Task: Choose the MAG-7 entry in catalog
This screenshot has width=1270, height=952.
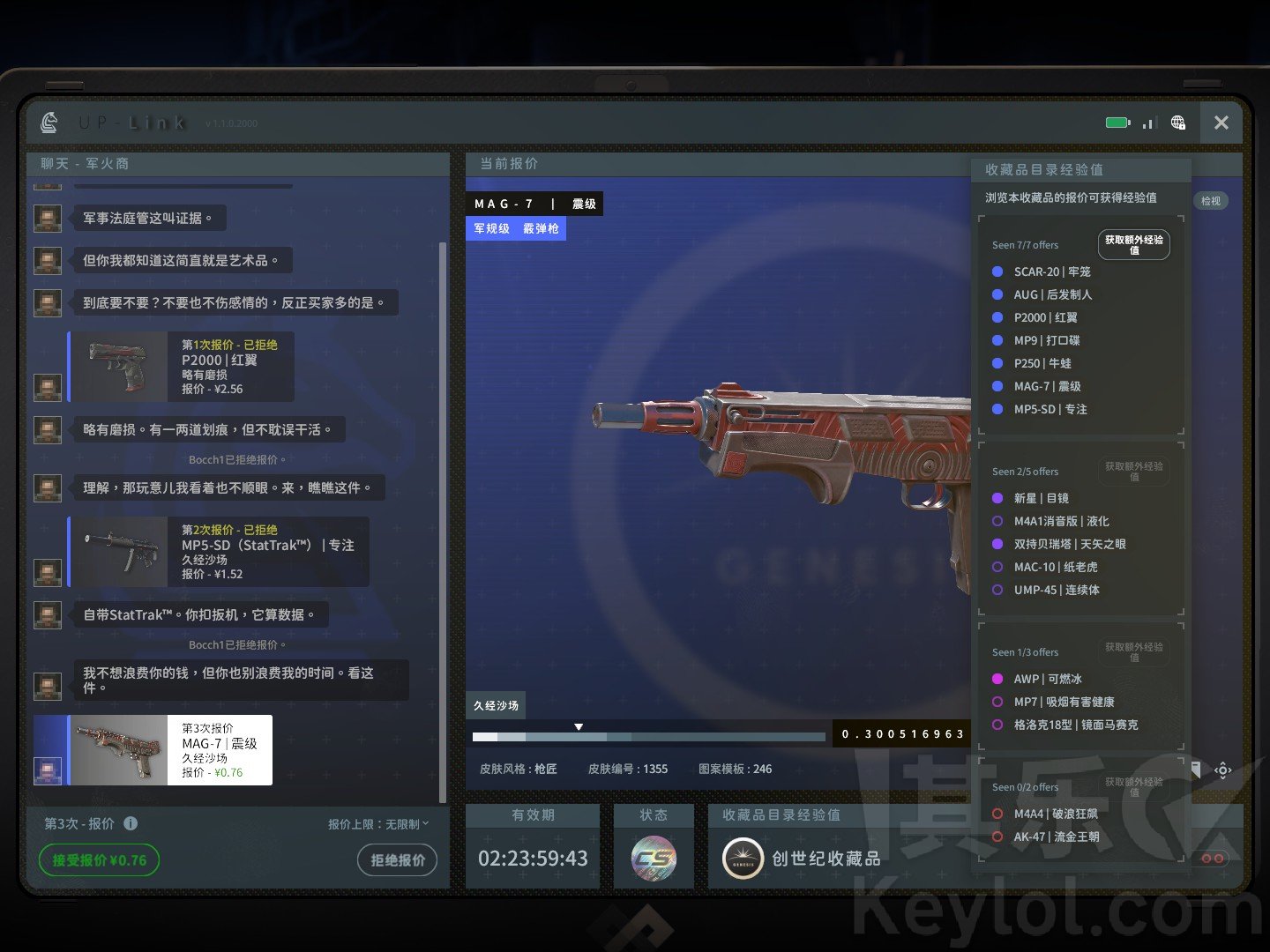Action: [1047, 386]
